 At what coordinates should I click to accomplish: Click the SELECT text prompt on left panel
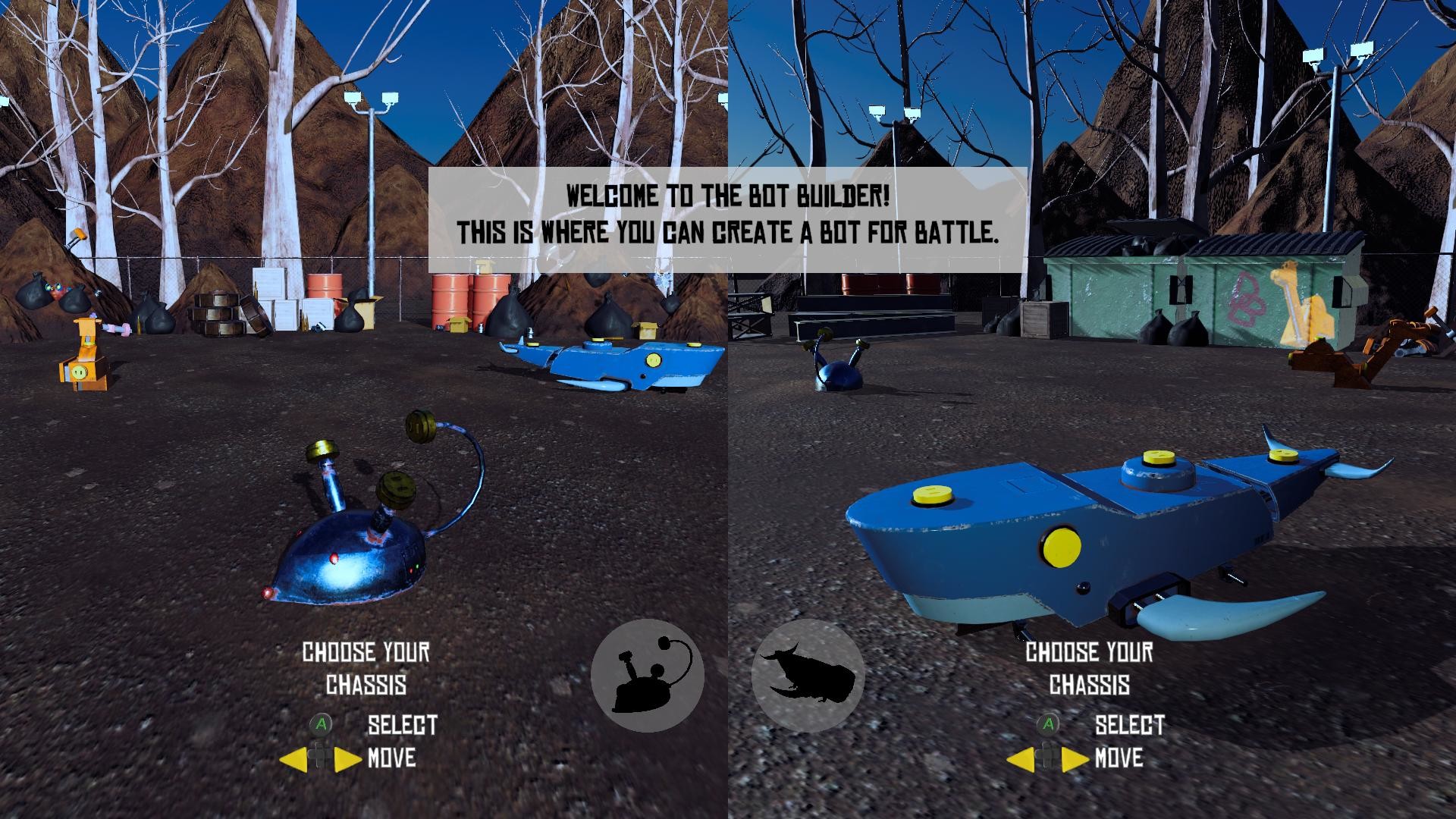[x=400, y=726]
